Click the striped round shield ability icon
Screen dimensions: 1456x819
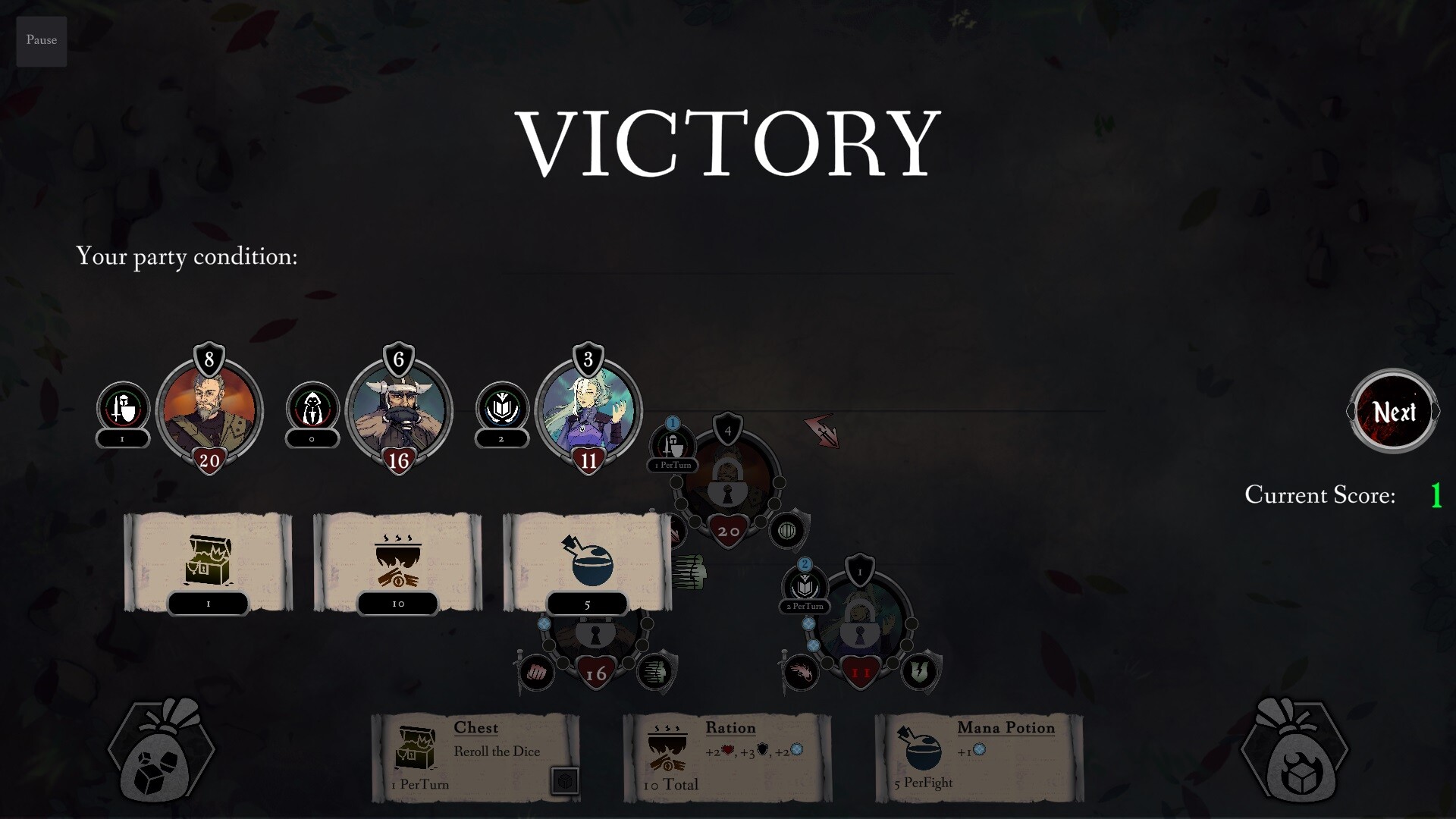787,530
